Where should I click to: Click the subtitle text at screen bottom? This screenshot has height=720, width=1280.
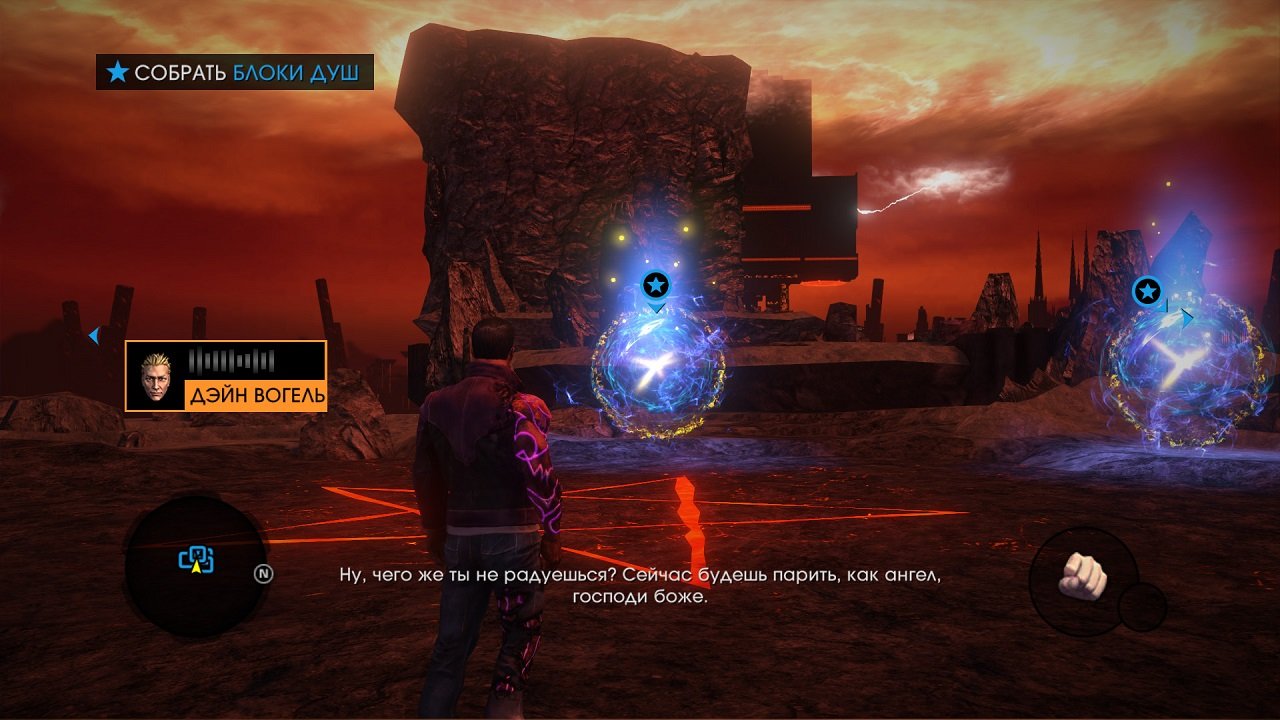point(640,587)
